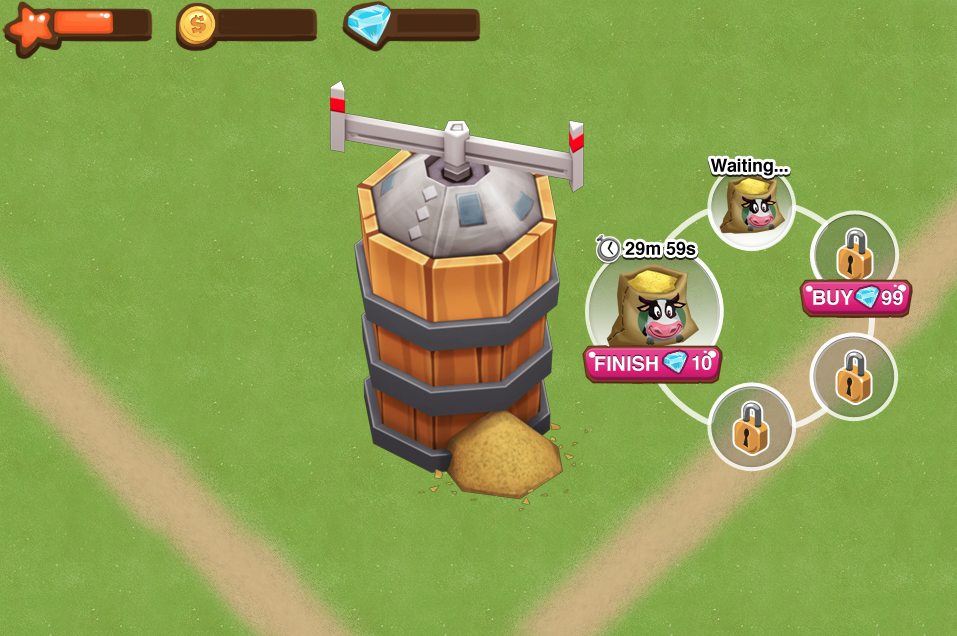Select the waiting cow feed queue slot
The height and width of the screenshot is (636, 957).
[751, 205]
